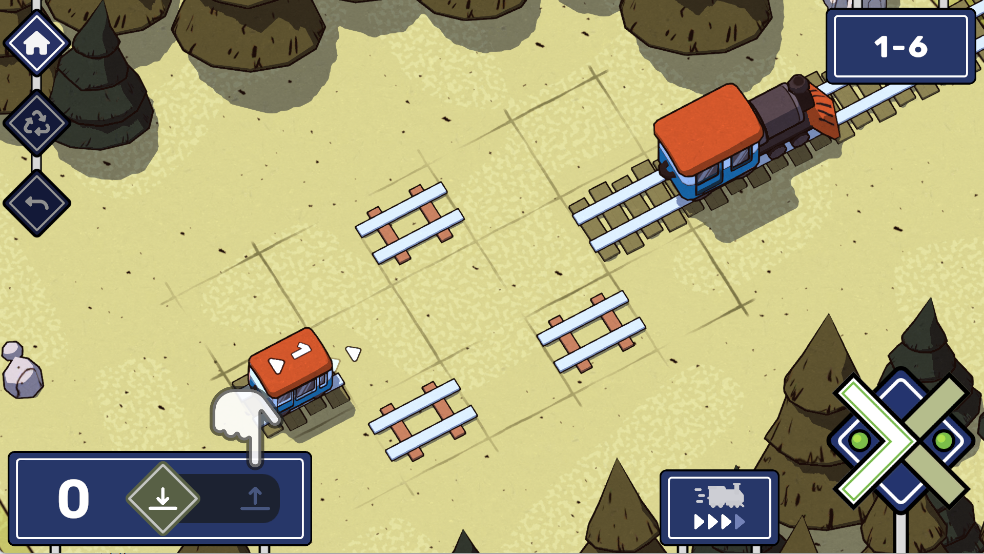Restart the level with recycle icon

pos(37,123)
